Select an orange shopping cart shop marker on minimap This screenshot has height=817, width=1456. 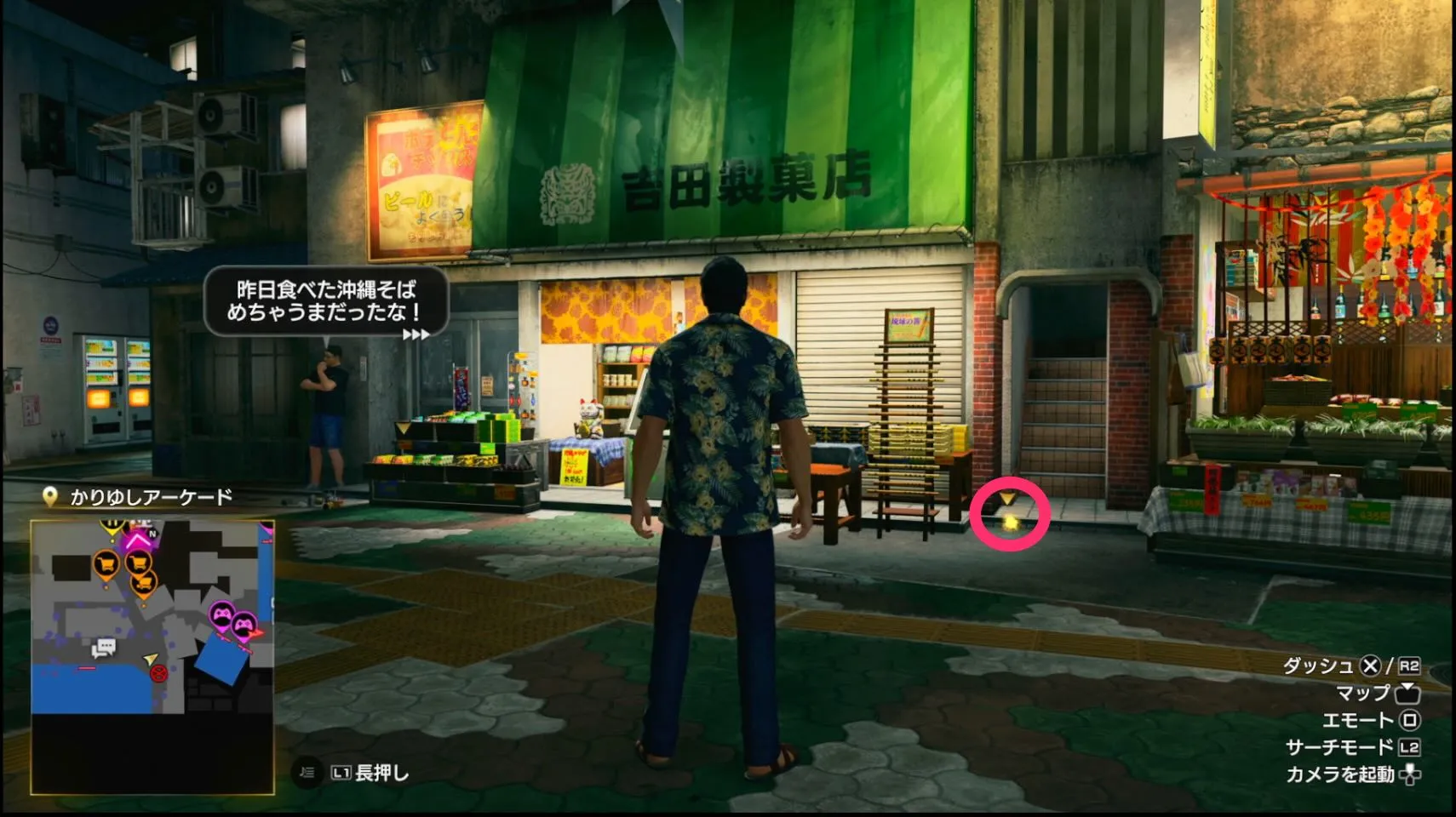106,563
